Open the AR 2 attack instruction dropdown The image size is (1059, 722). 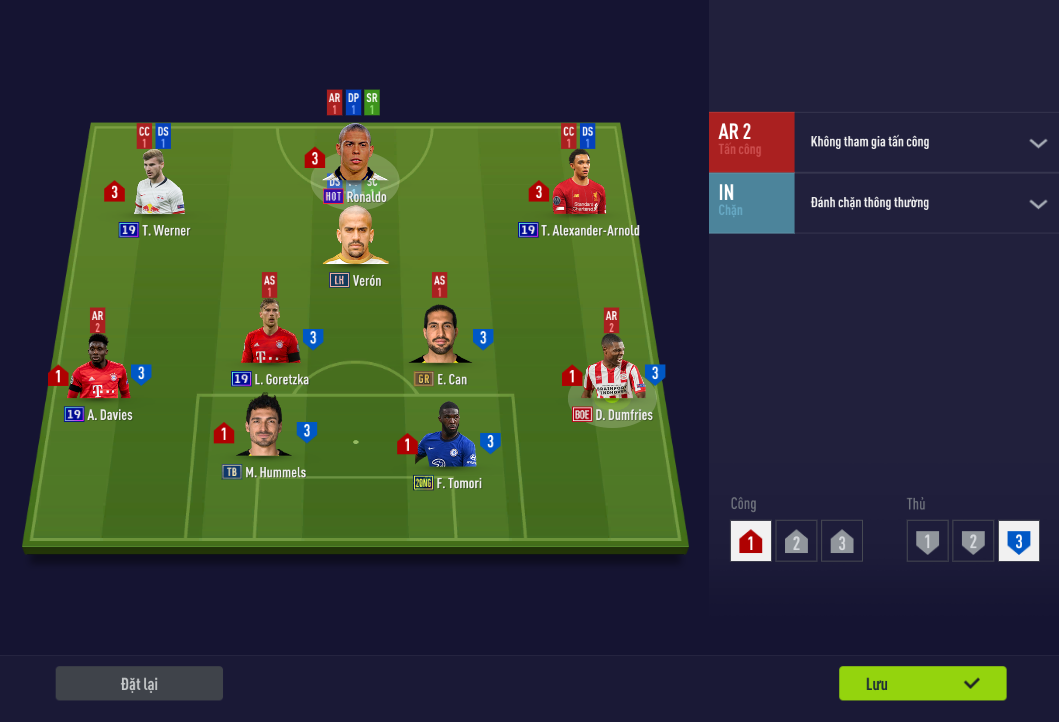coord(1037,143)
